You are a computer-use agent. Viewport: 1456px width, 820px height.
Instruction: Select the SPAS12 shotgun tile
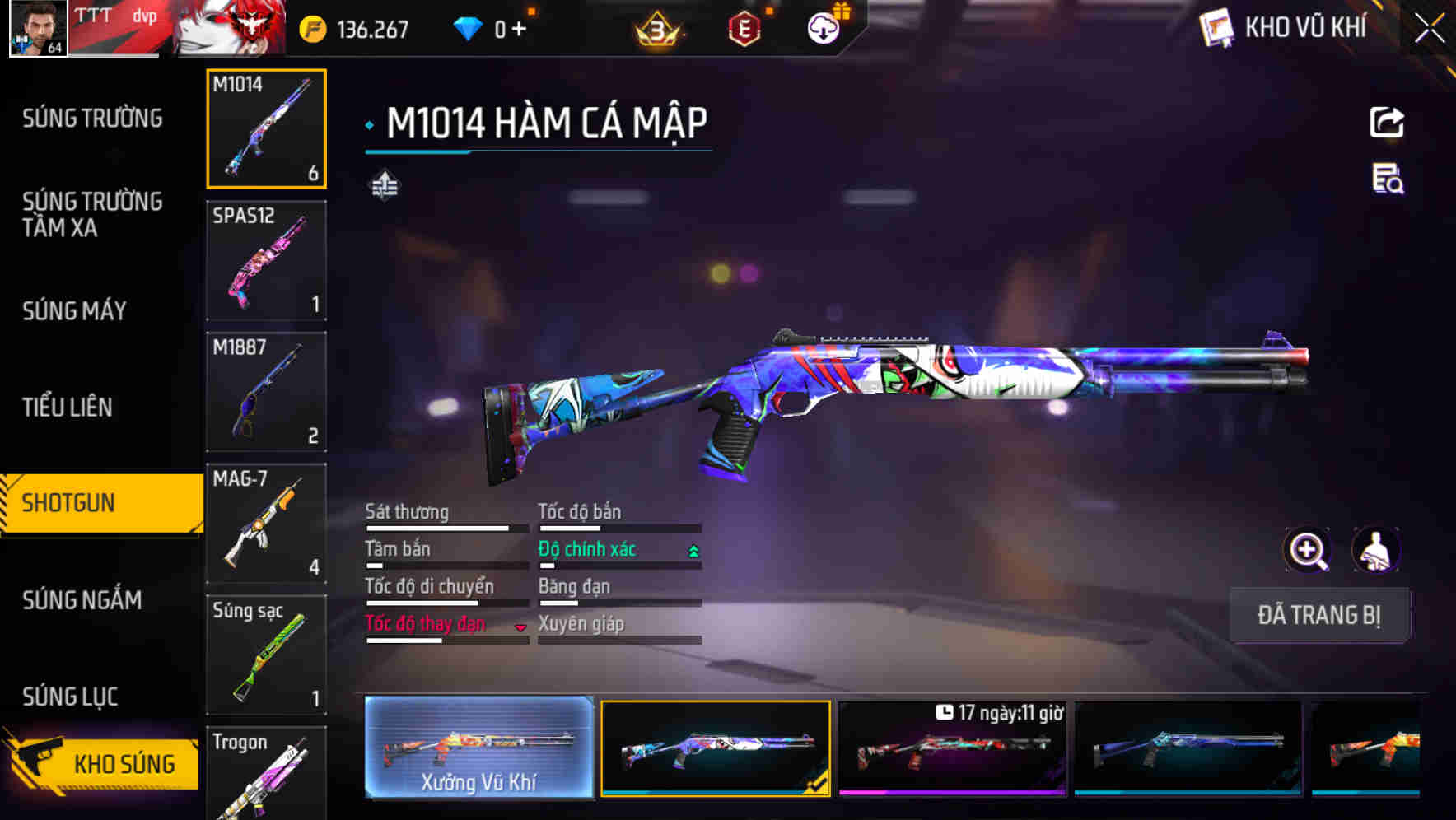(x=266, y=260)
